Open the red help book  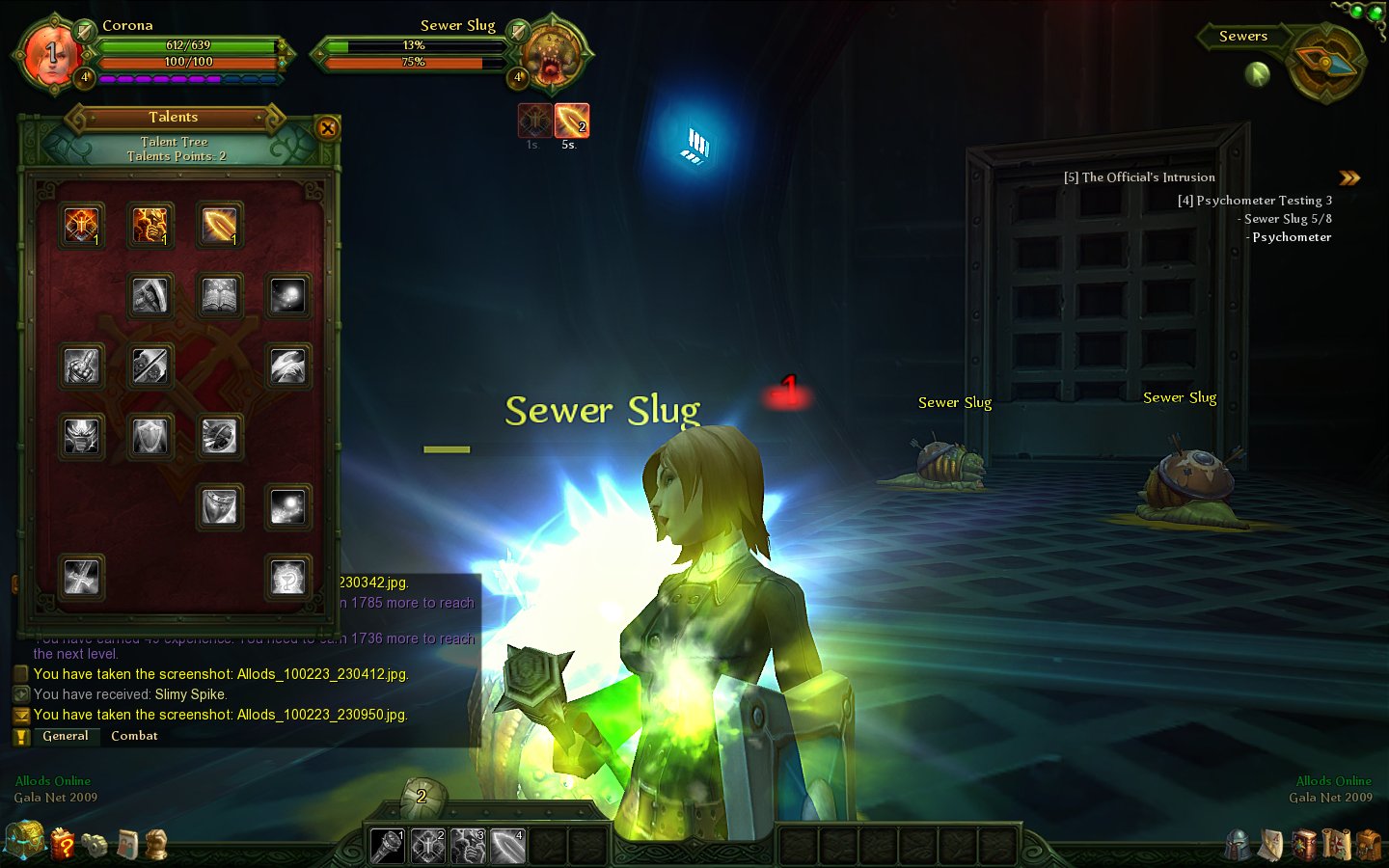[63, 844]
